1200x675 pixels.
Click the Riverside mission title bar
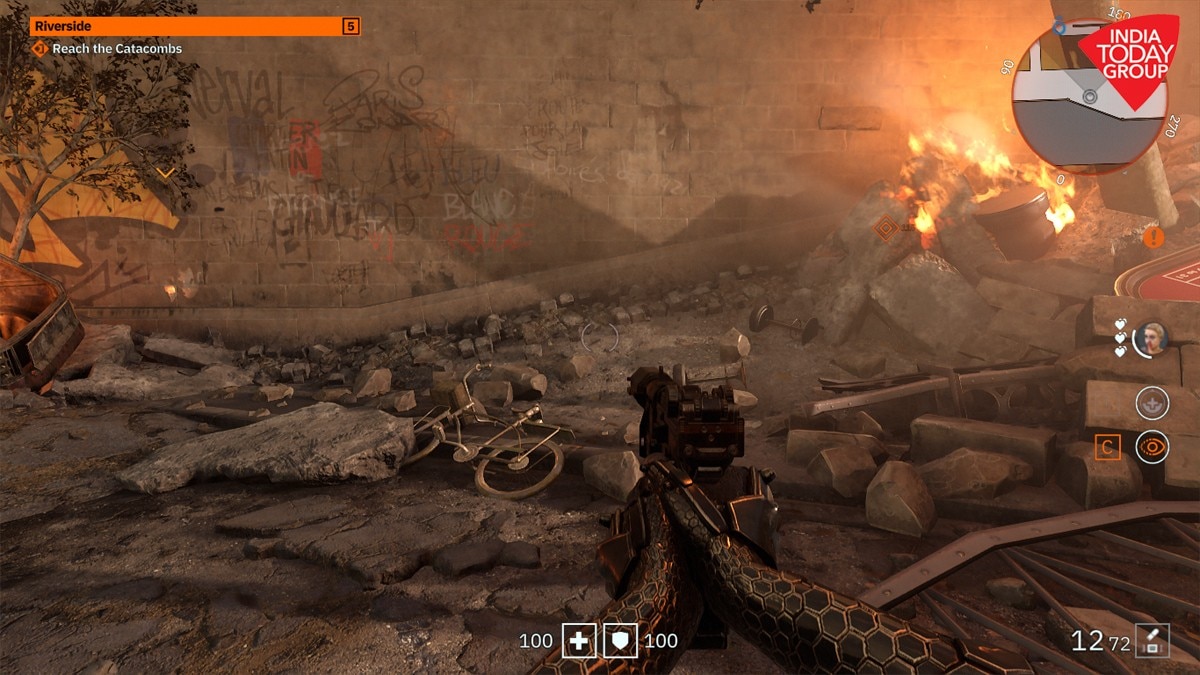(185, 26)
